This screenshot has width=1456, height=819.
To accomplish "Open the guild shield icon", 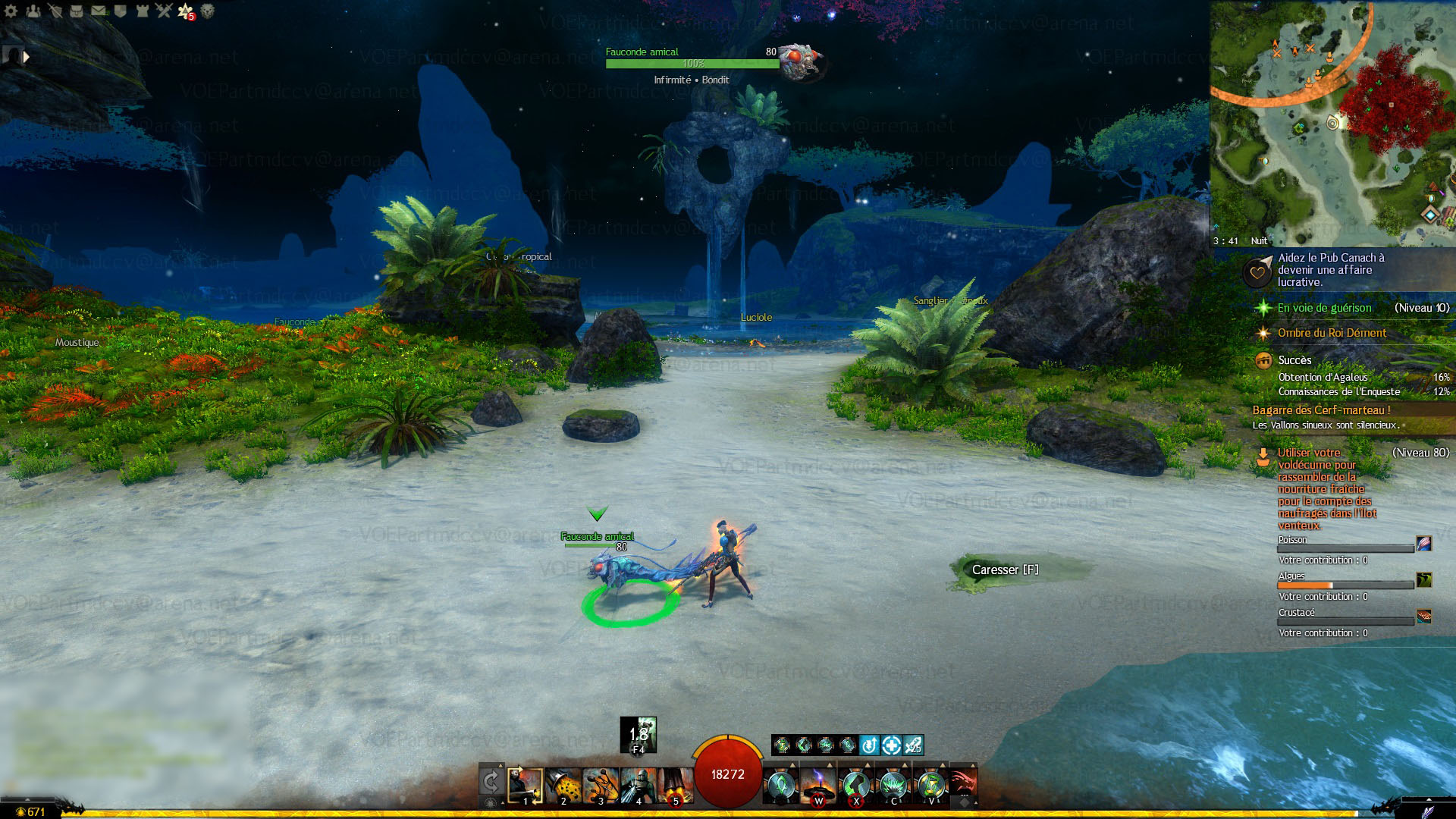I will tap(120, 11).
